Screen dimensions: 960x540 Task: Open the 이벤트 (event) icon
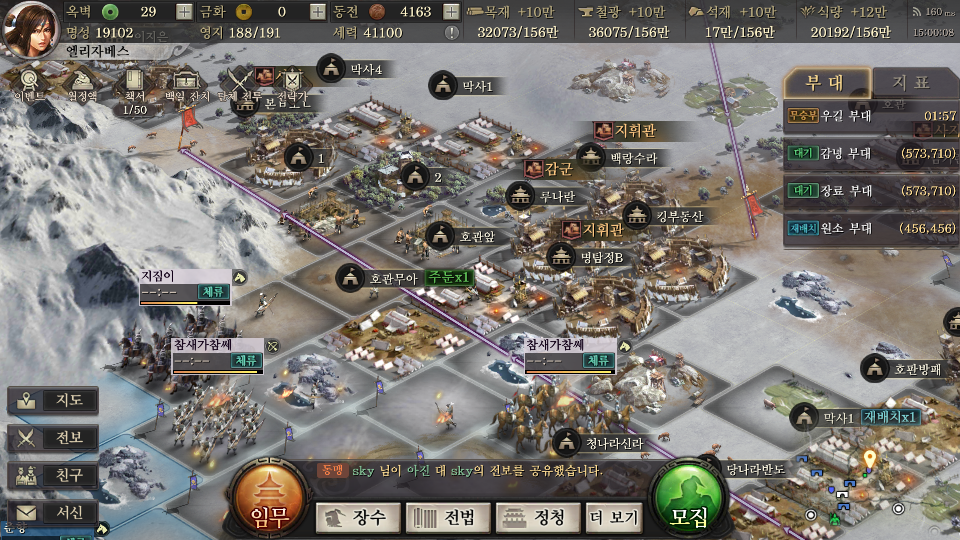pos(30,86)
